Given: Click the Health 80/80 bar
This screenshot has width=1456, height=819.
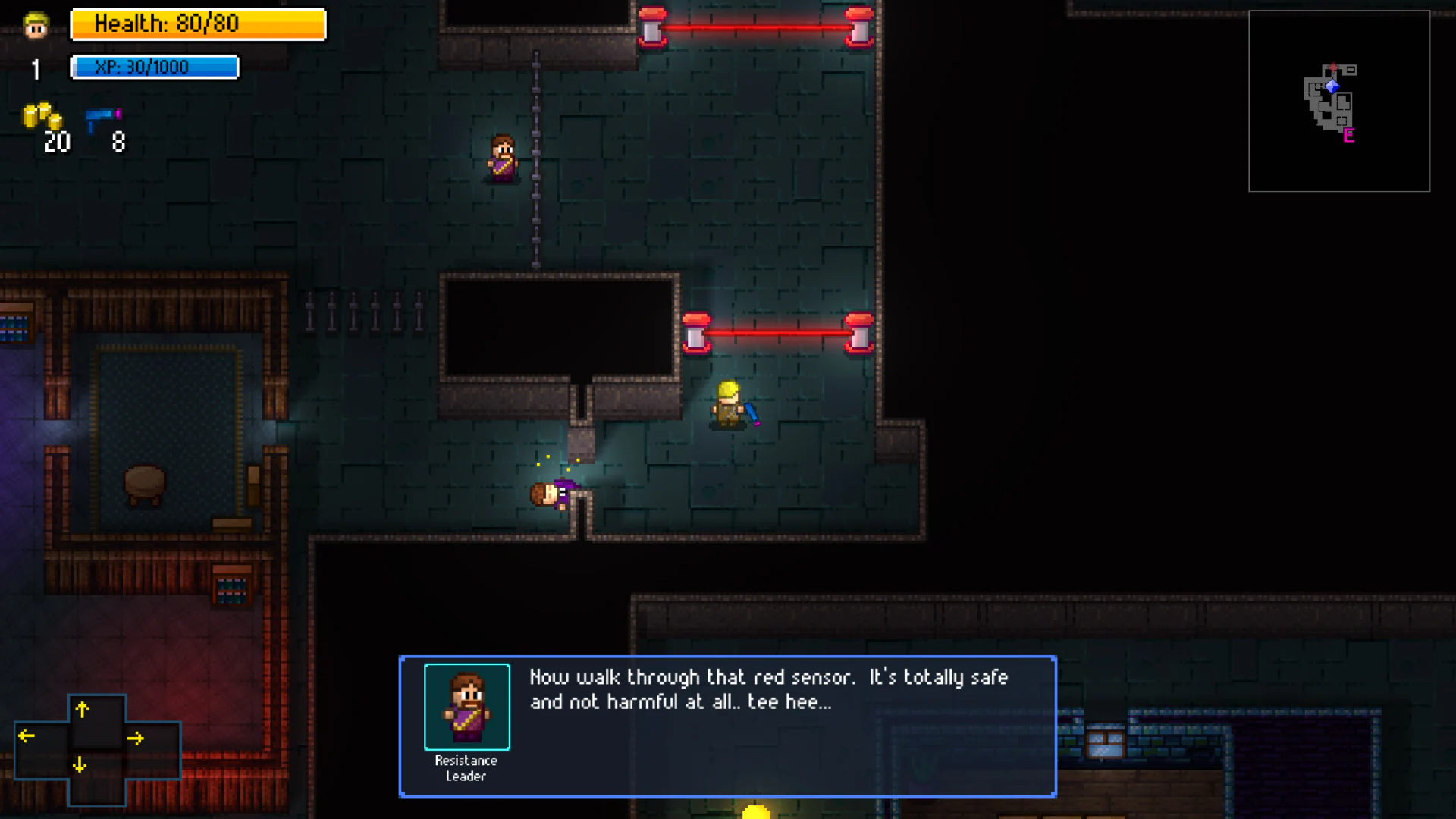Looking at the screenshot, I should tap(197, 24).
